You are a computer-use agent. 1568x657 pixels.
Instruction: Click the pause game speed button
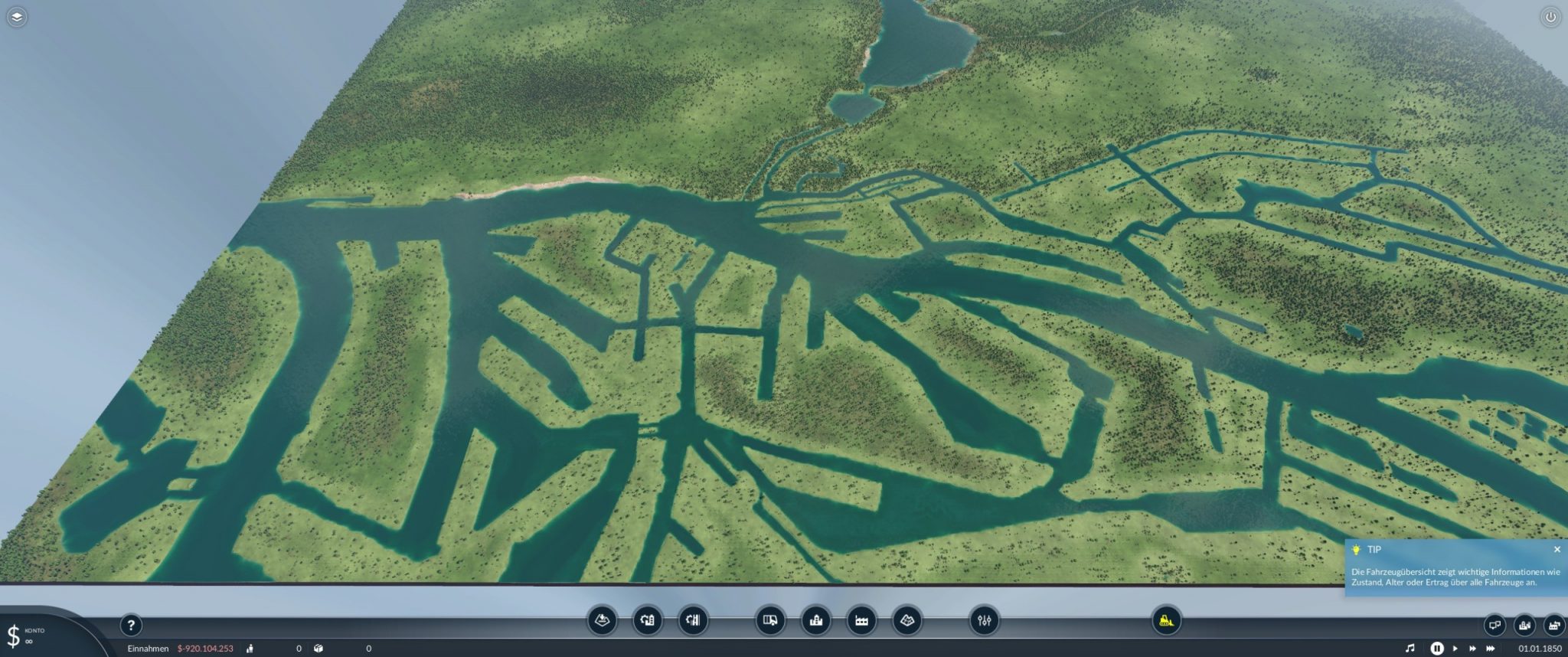click(1437, 649)
